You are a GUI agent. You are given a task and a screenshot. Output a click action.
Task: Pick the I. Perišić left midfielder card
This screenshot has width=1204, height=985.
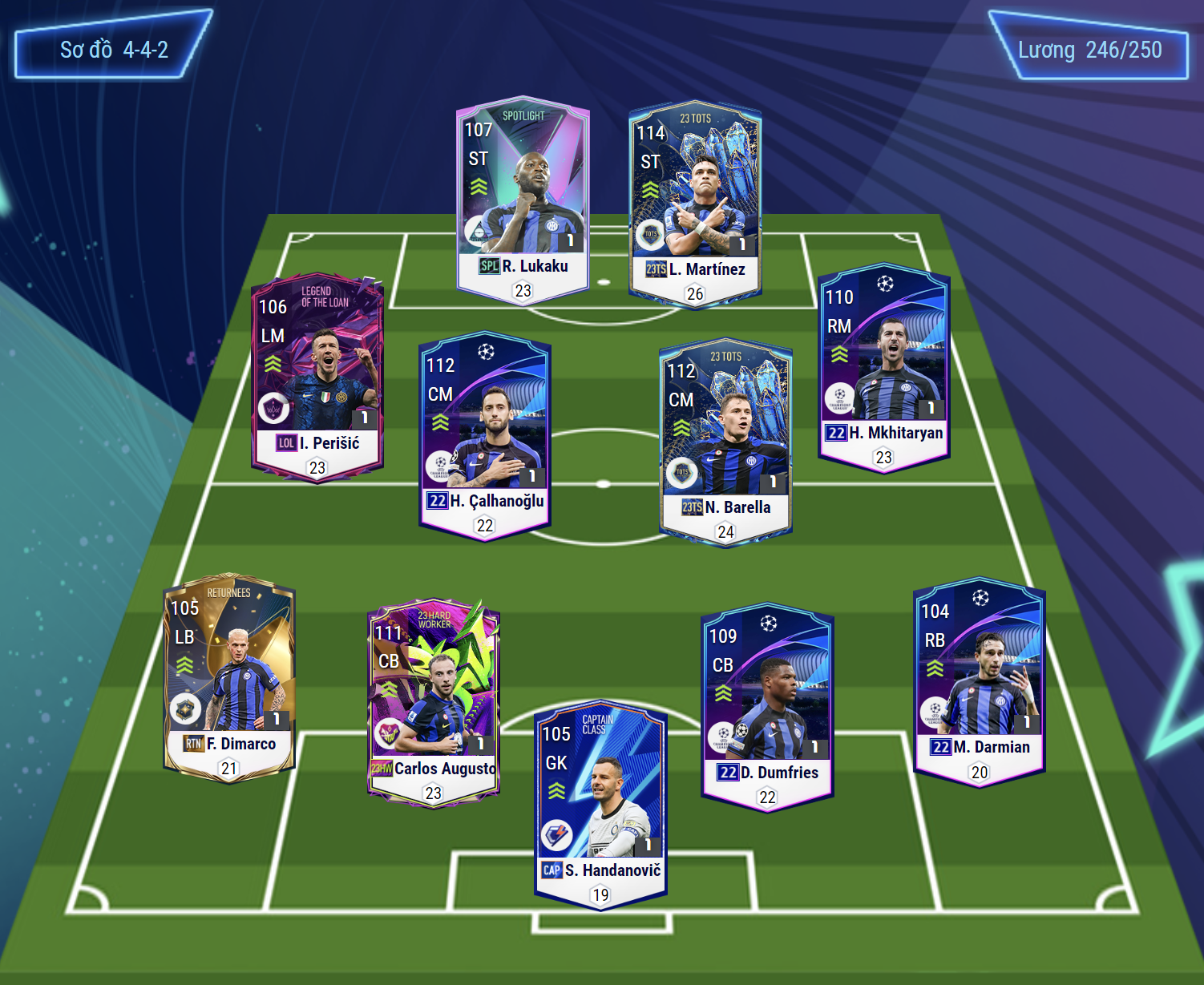[317, 377]
